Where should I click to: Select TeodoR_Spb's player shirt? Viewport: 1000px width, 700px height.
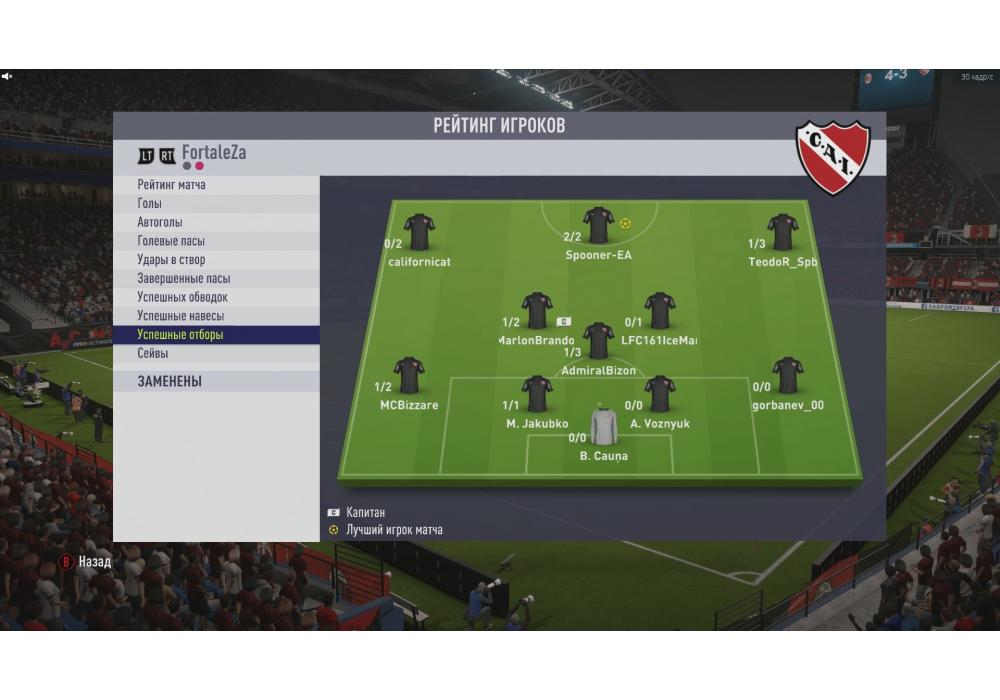783,232
